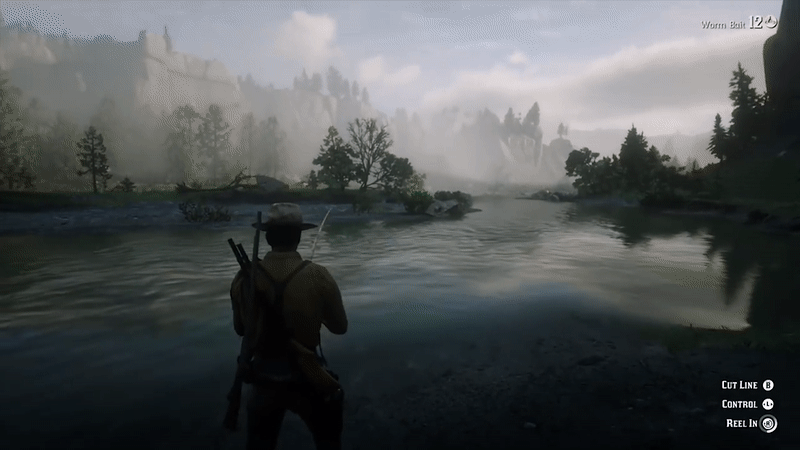Select the Worm Bait item indicator
The width and height of the screenshot is (800, 450).
pos(738,23)
